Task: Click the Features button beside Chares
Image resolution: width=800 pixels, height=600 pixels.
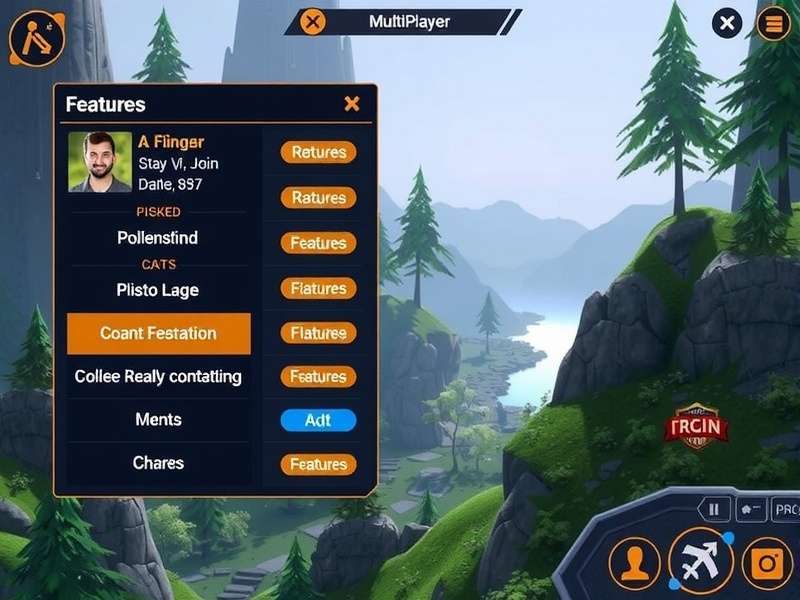Action: [x=318, y=464]
